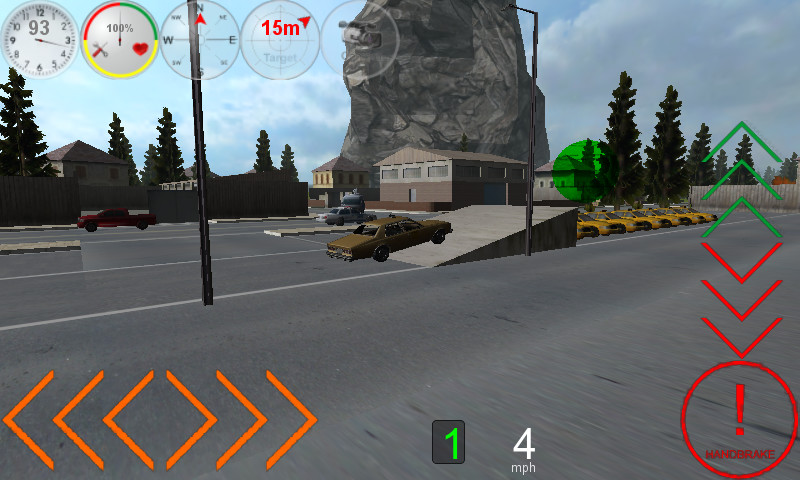Tap the outermost right orange steering arrow
Viewport: 800px width, 480px height.
click(x=292, y=419)
